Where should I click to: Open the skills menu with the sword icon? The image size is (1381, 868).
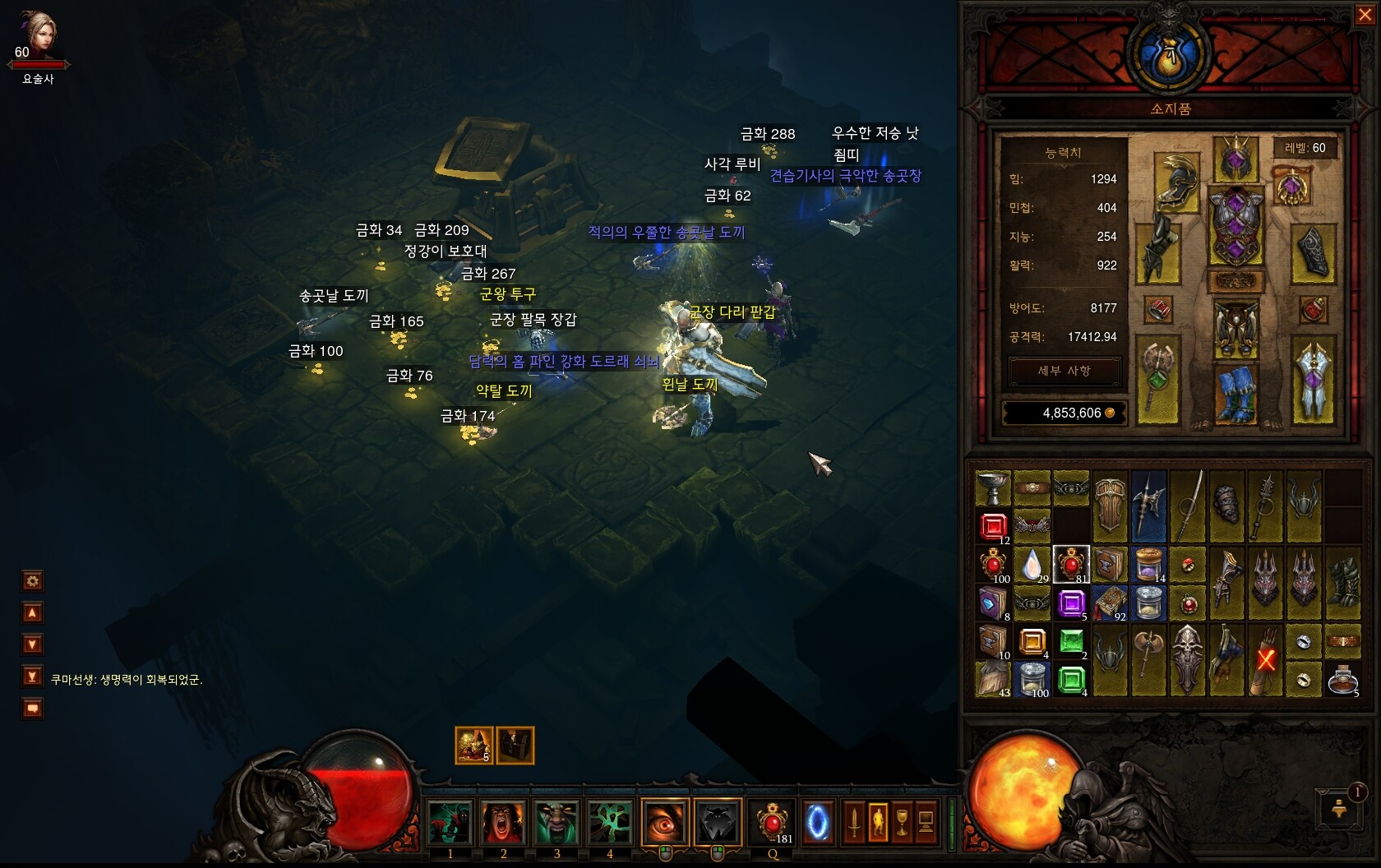854,822
